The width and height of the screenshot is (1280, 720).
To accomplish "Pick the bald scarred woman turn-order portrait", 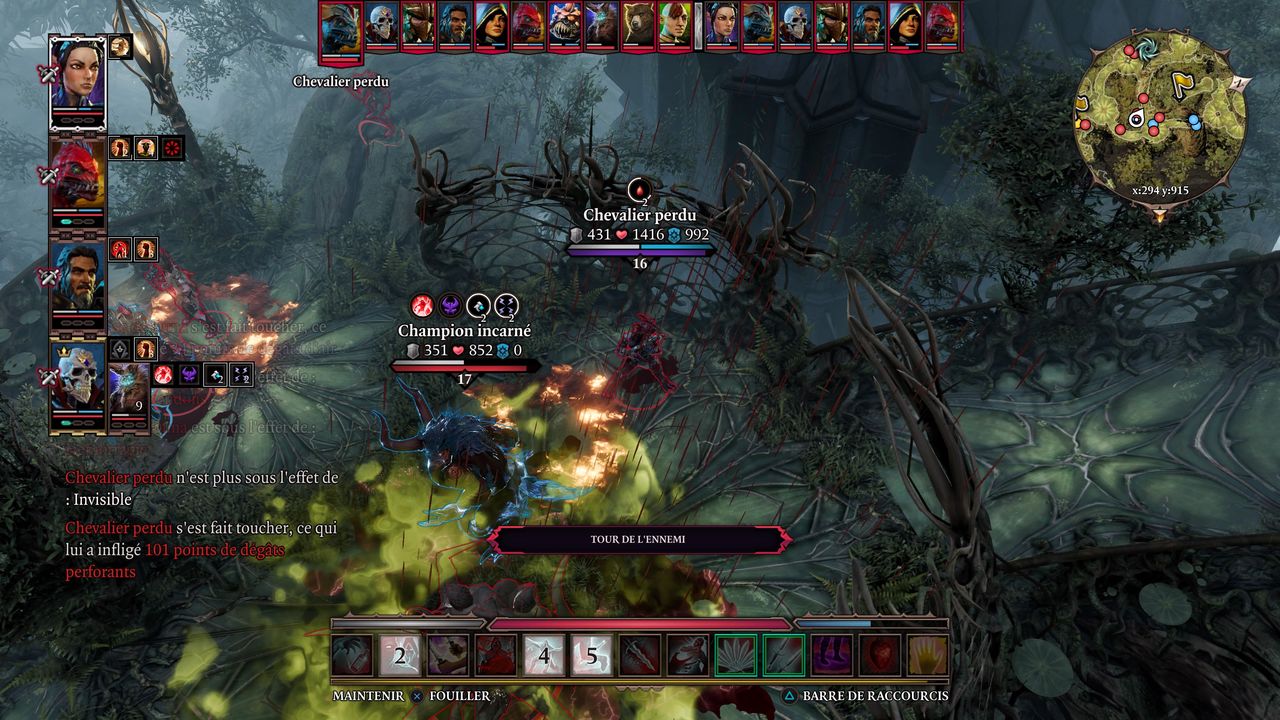I will pyautogui.click(x=675, y=24).
